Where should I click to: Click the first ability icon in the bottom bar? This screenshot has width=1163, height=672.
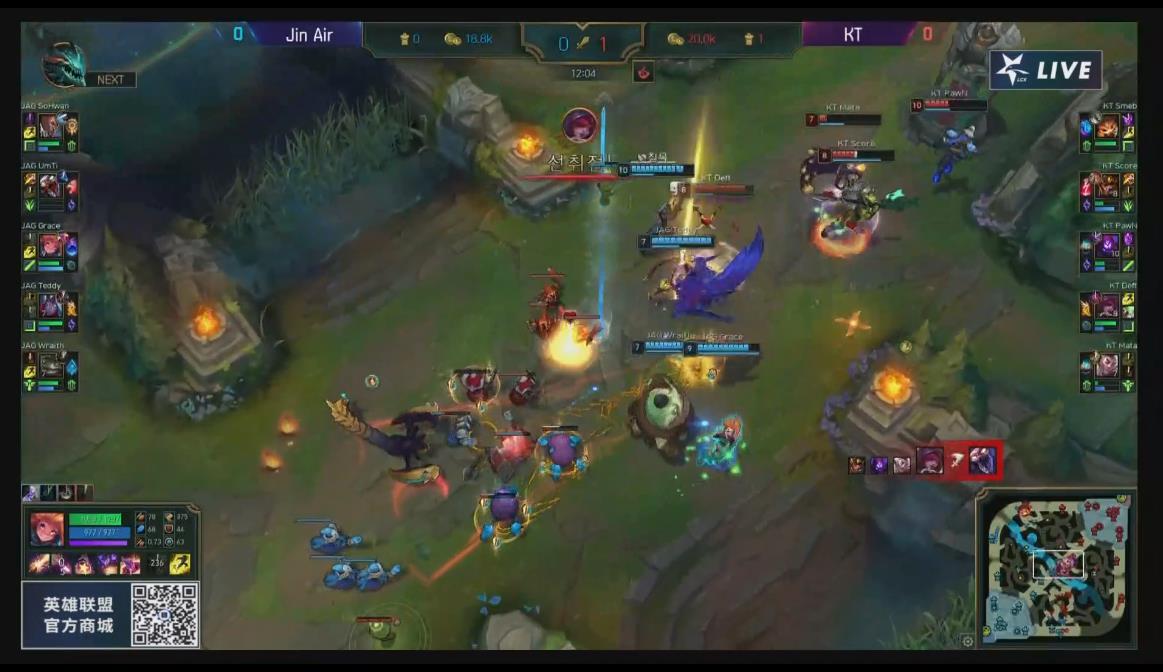pyautogui.click(x=42, y=564)
